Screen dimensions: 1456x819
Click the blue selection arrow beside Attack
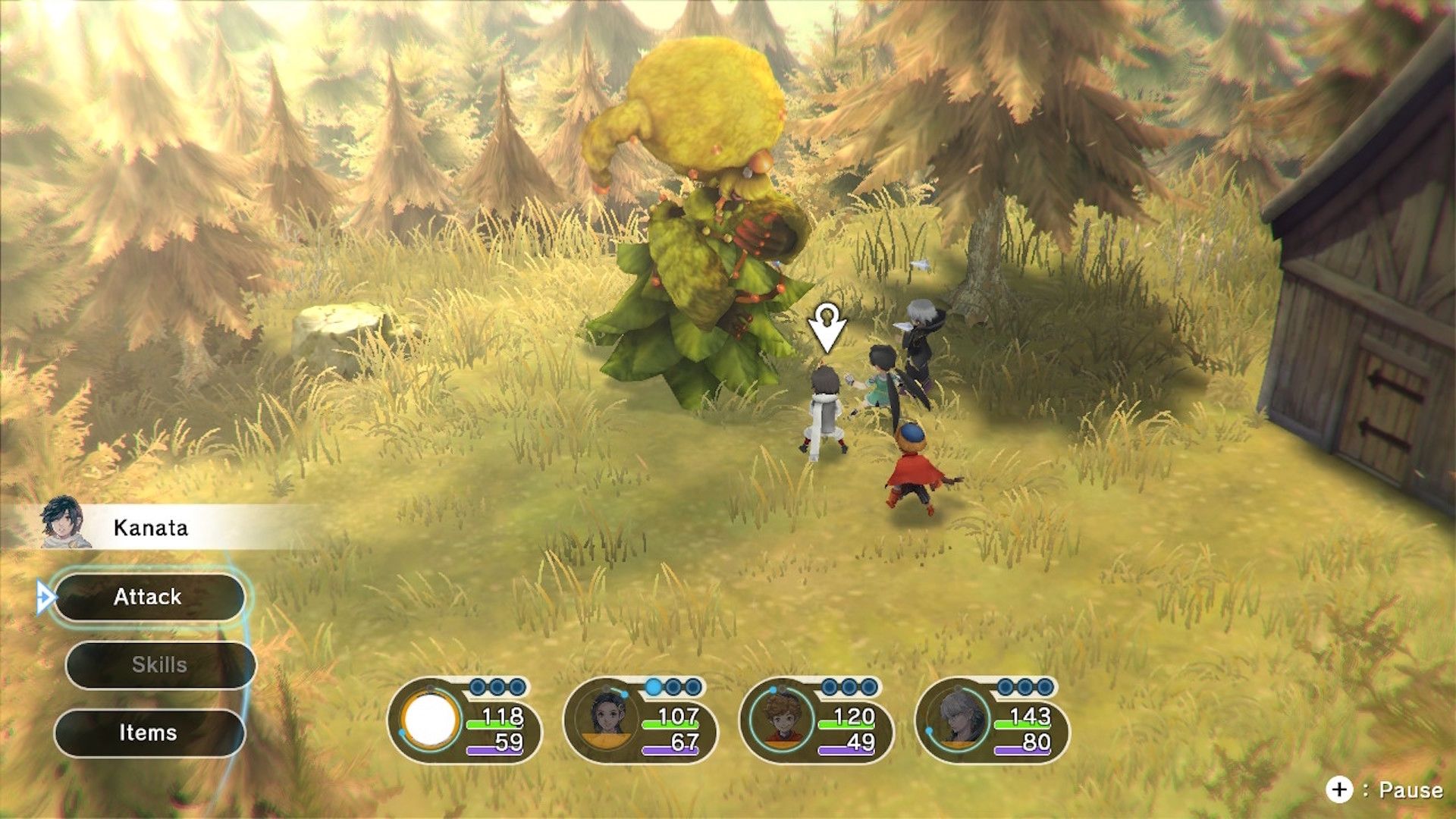[47, 597]
